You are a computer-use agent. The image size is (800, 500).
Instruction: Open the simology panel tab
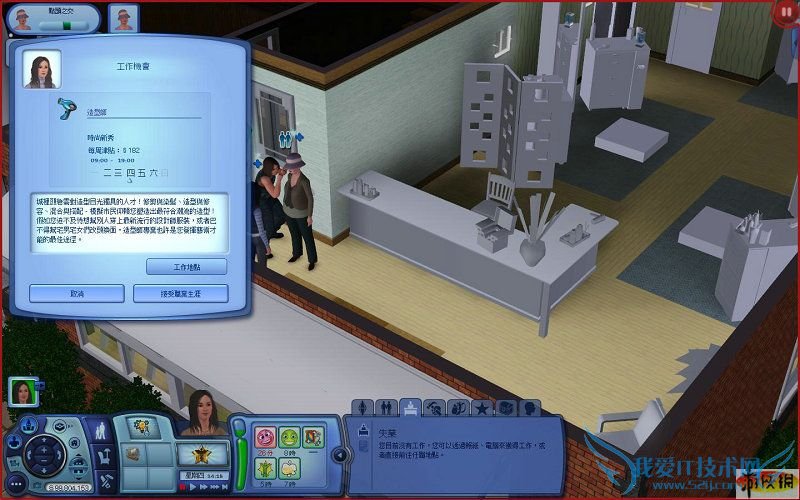[x=362, y=408]
